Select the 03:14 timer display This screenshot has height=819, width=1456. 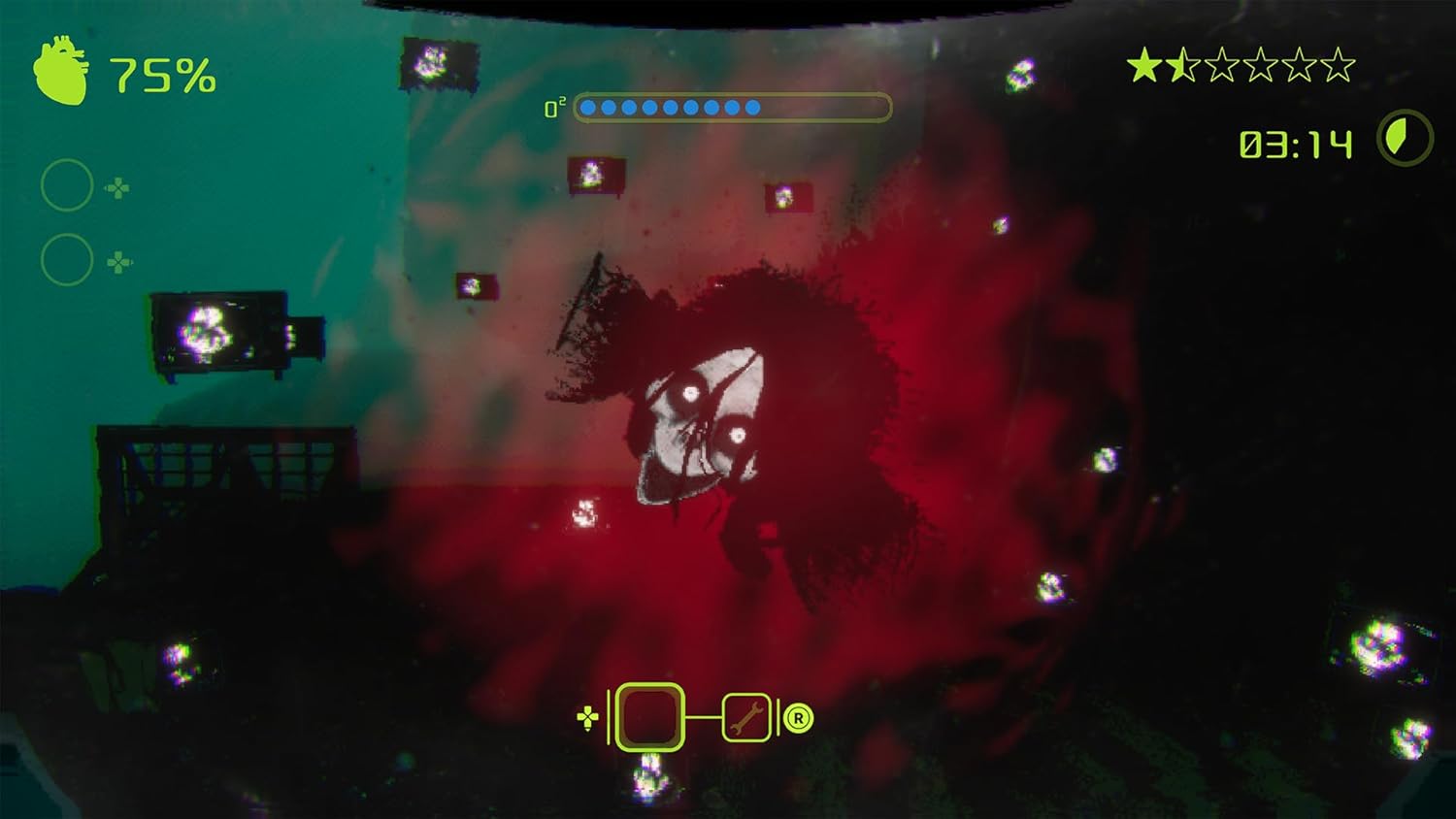[1294, 146]
